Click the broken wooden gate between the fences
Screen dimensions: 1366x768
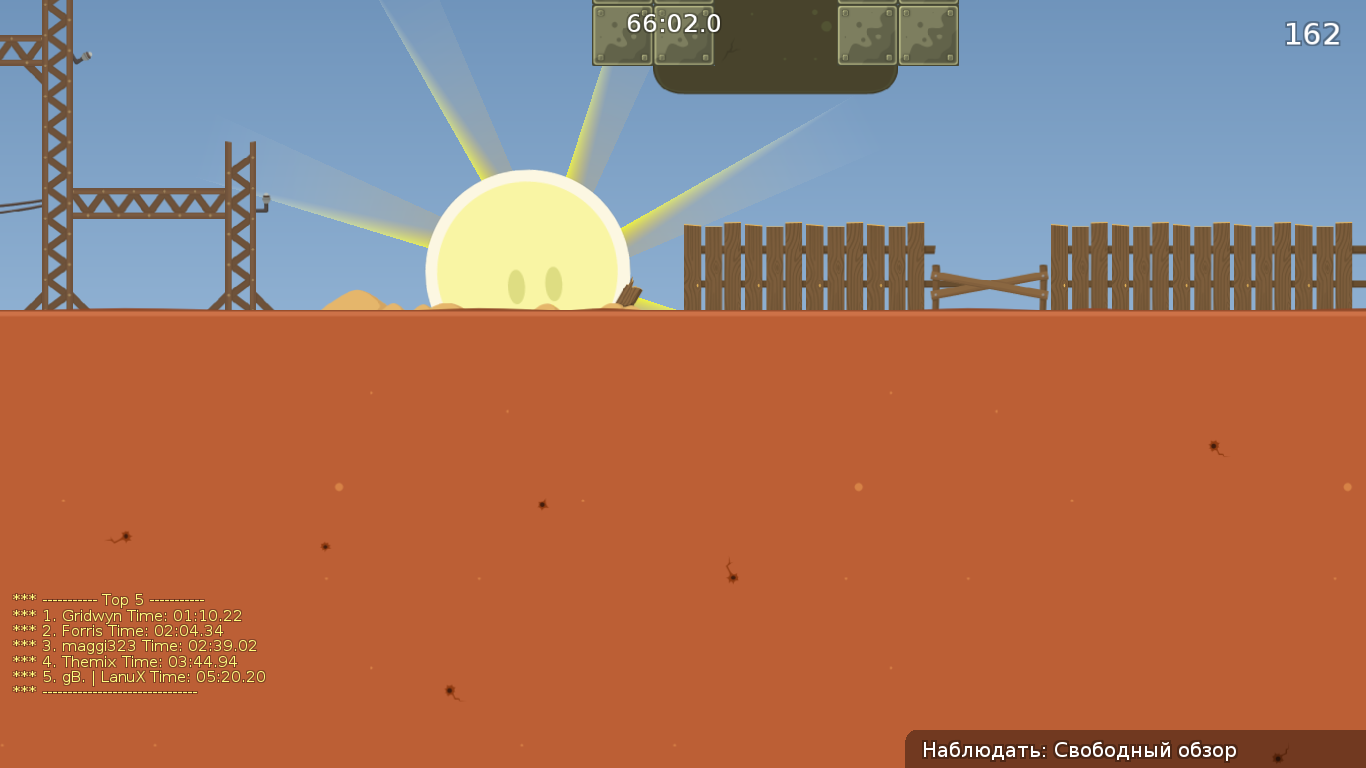[x=985, y=285]
